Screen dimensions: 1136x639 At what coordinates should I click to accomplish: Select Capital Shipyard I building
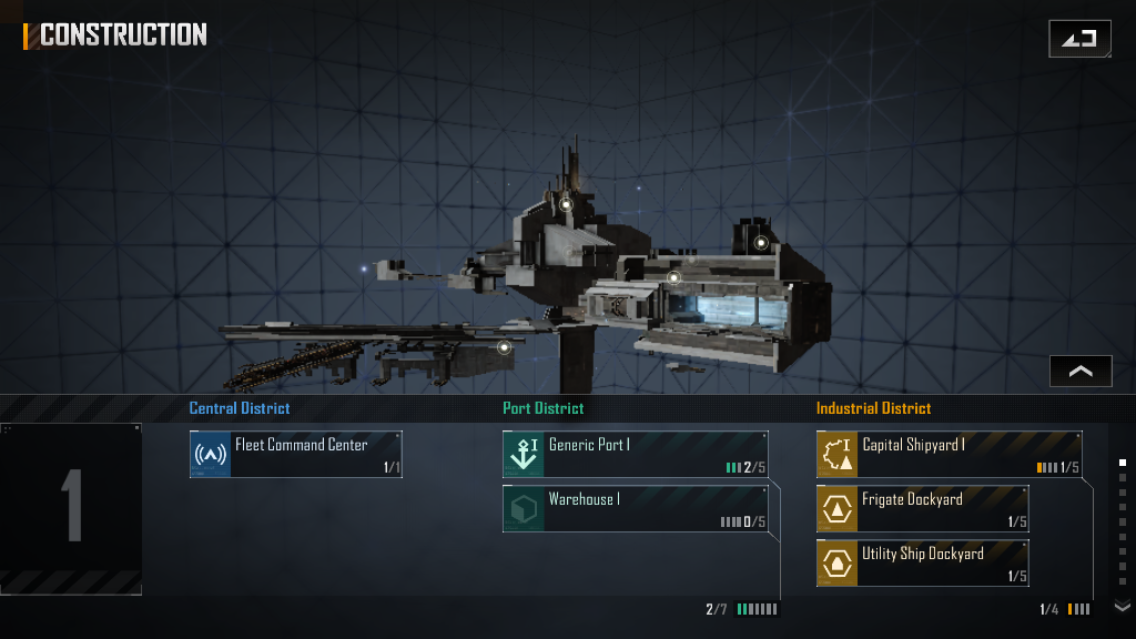[x=948, y=454]
